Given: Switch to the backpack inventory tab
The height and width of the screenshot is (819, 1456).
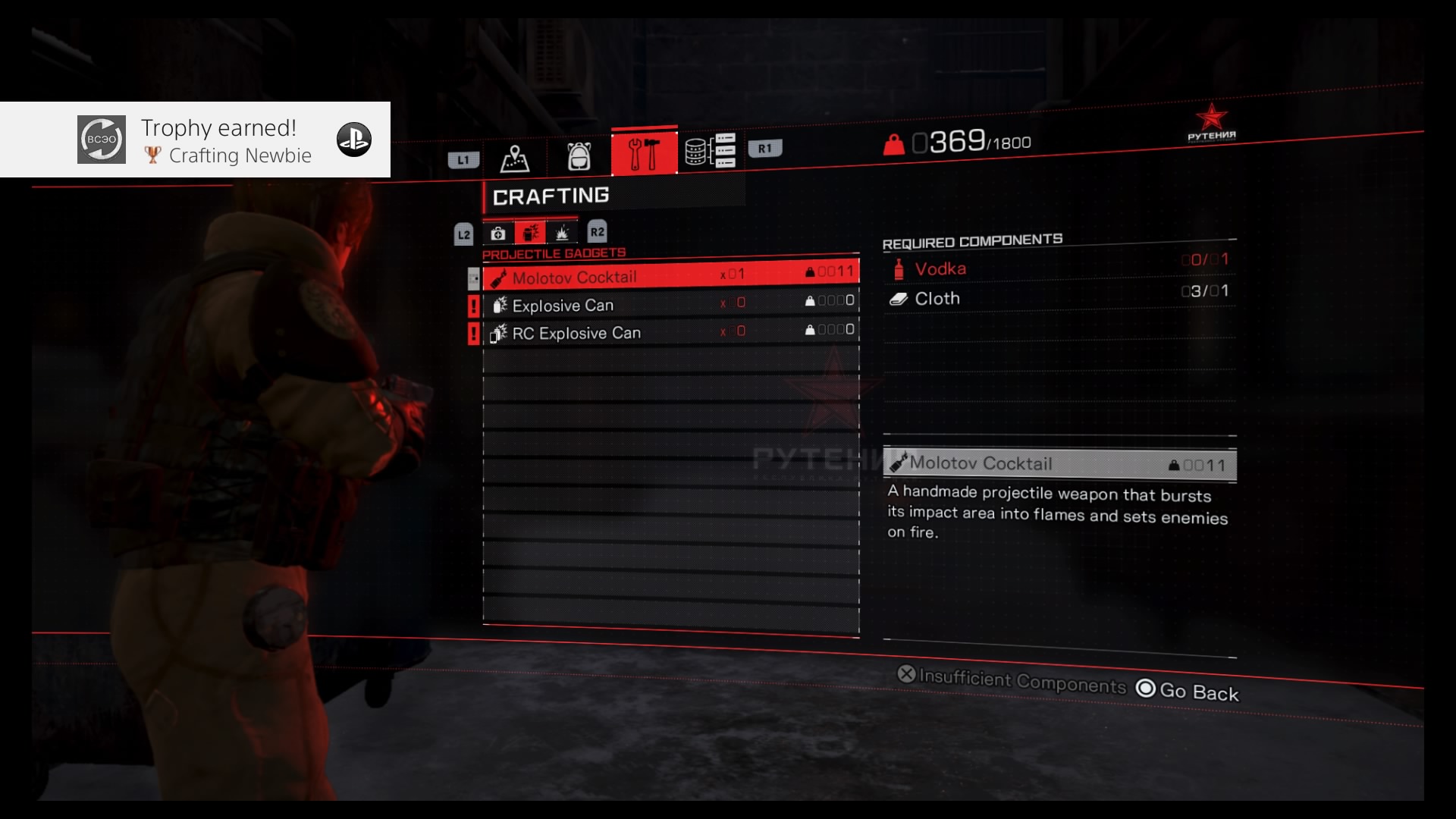Looking at the screenshot, I should tap(579, 156).
